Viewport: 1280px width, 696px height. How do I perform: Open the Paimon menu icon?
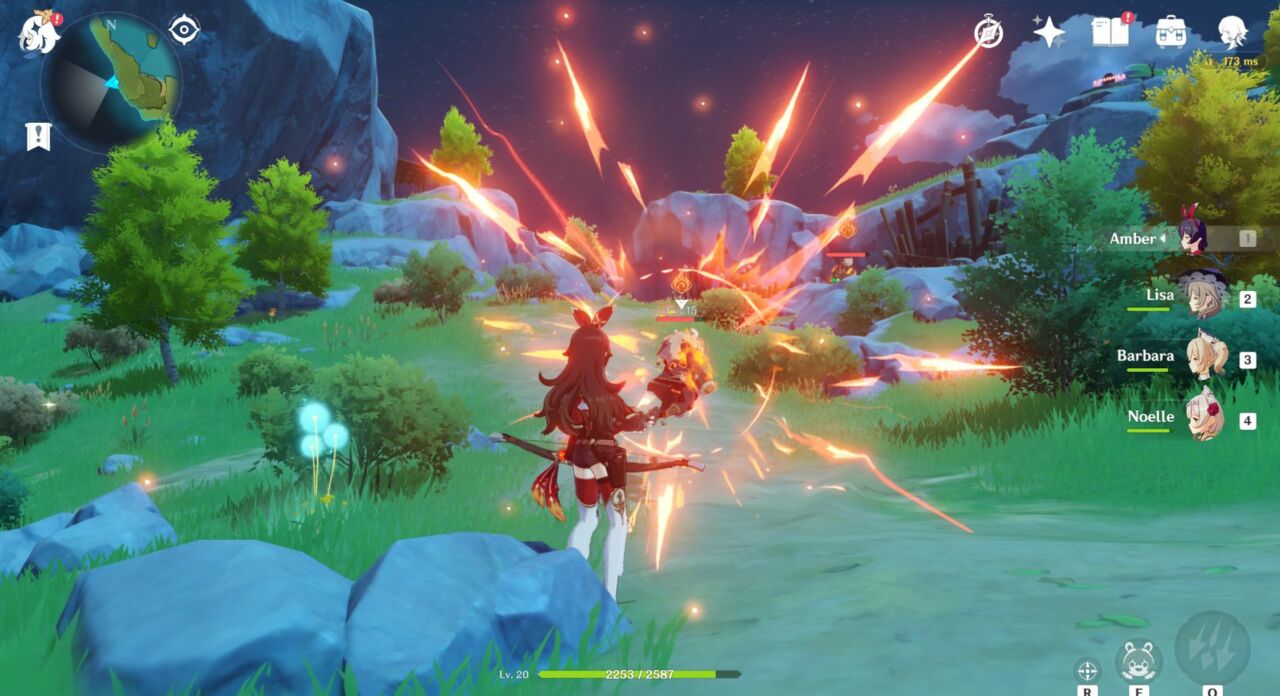coord(38,31)
